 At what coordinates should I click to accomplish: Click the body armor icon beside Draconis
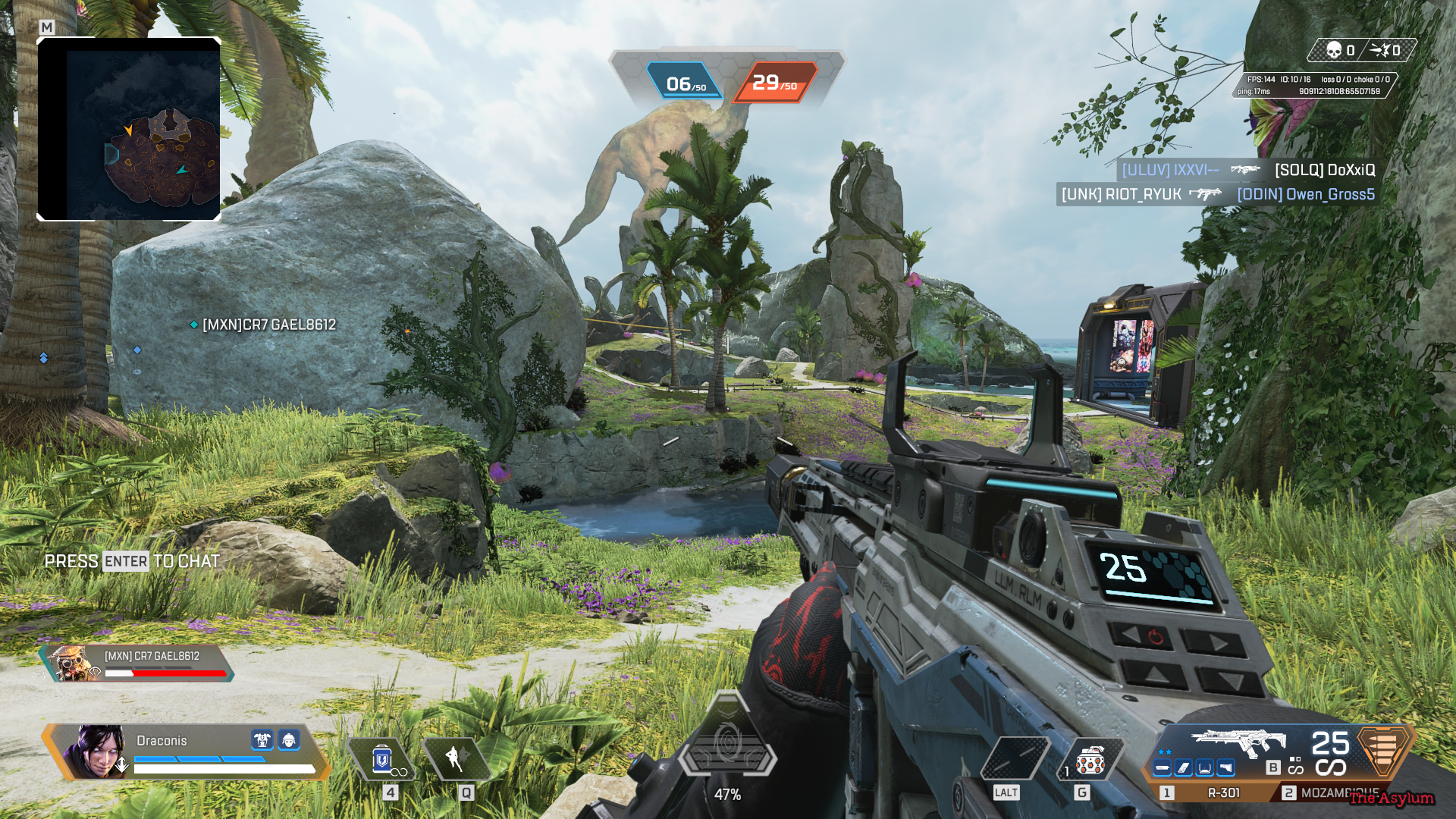262,739
